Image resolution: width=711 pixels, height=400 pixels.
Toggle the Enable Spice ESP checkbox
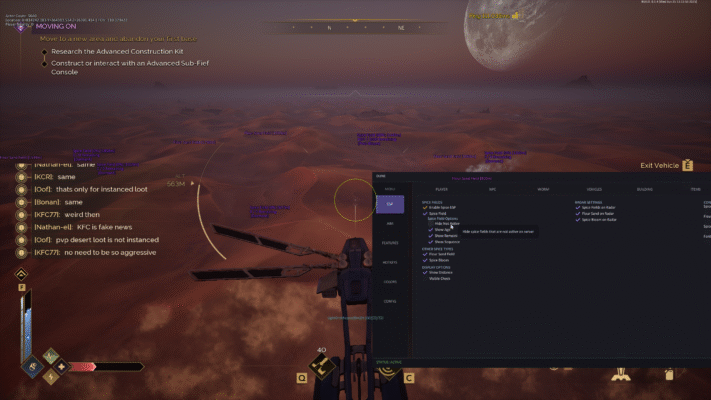click(x=425, y=207)
